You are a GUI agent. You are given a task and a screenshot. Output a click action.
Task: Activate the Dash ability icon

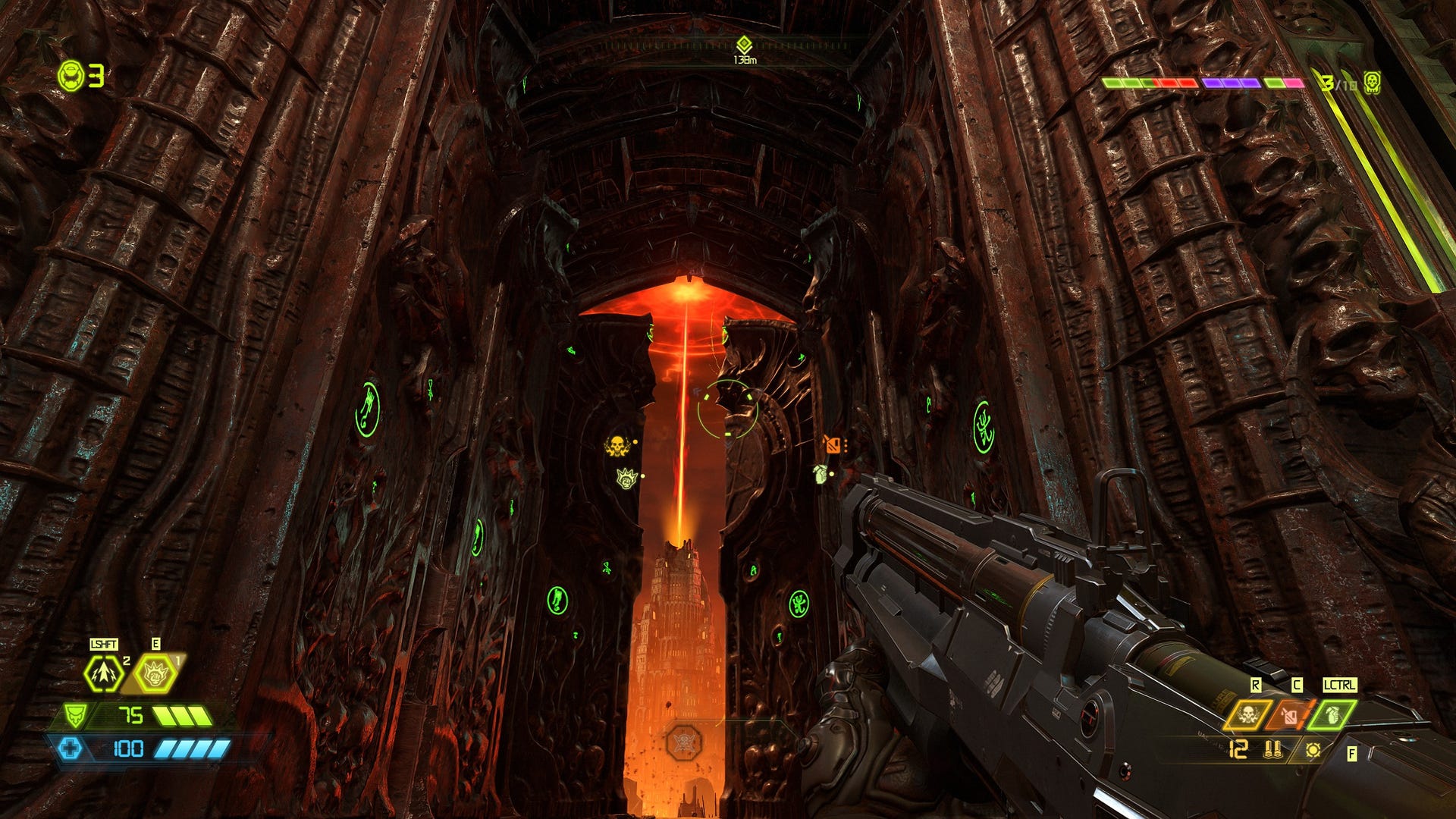103,673
